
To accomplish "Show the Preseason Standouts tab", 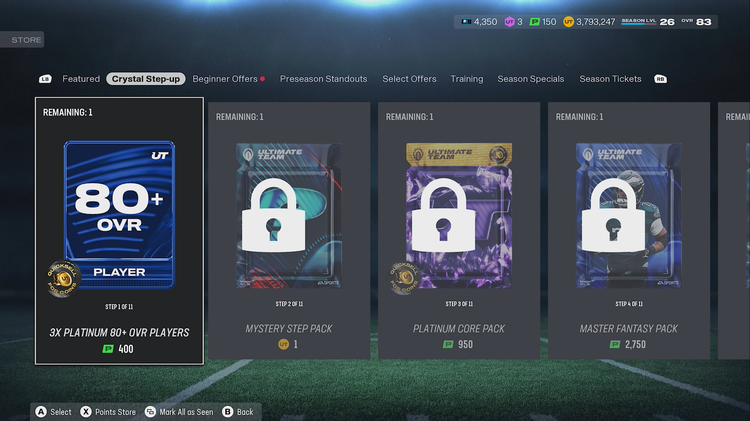I will (323, 79).
